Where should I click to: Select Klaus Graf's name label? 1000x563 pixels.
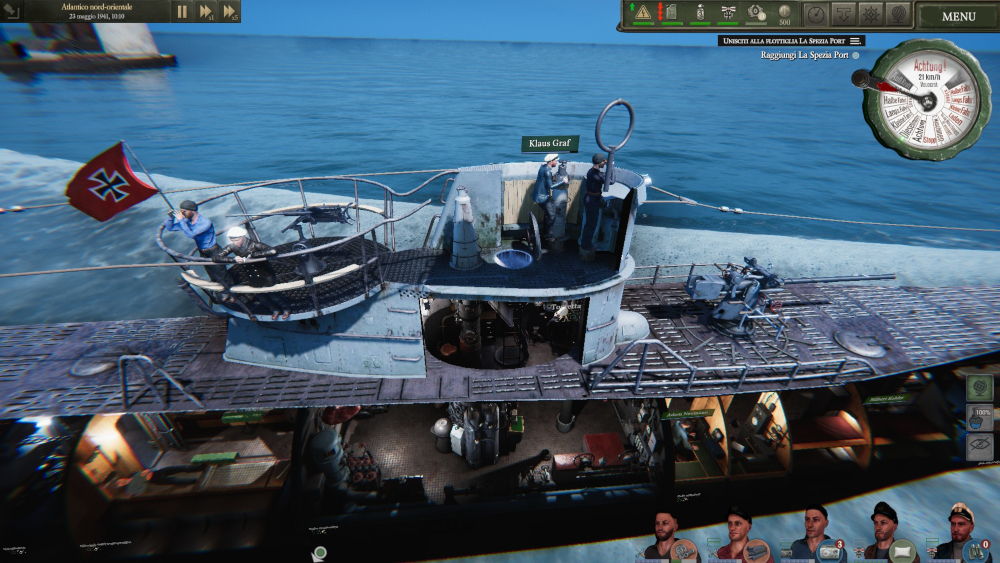point(550,144)
